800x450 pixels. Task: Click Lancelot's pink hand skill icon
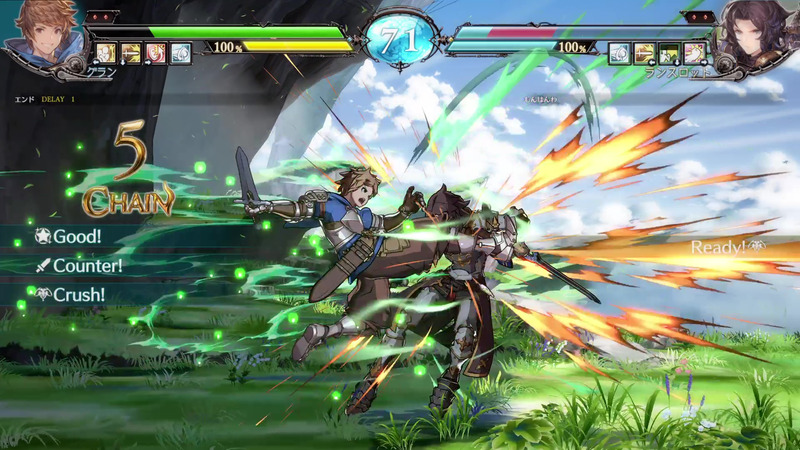pos(696,52)
